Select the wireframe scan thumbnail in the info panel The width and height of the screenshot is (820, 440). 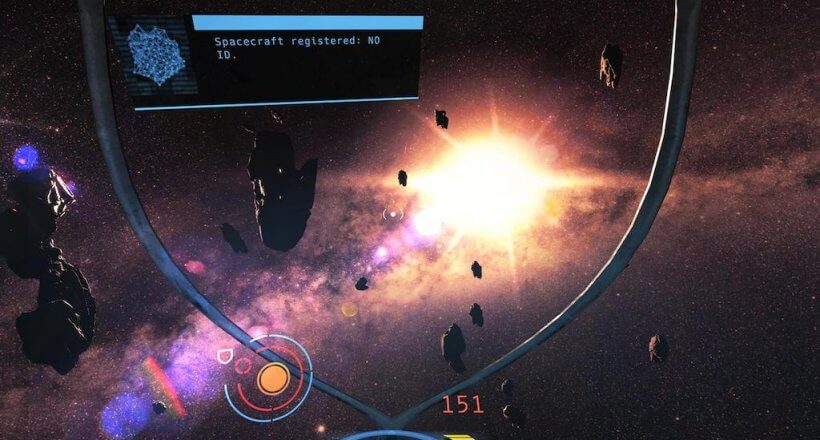tap(156, 54)
